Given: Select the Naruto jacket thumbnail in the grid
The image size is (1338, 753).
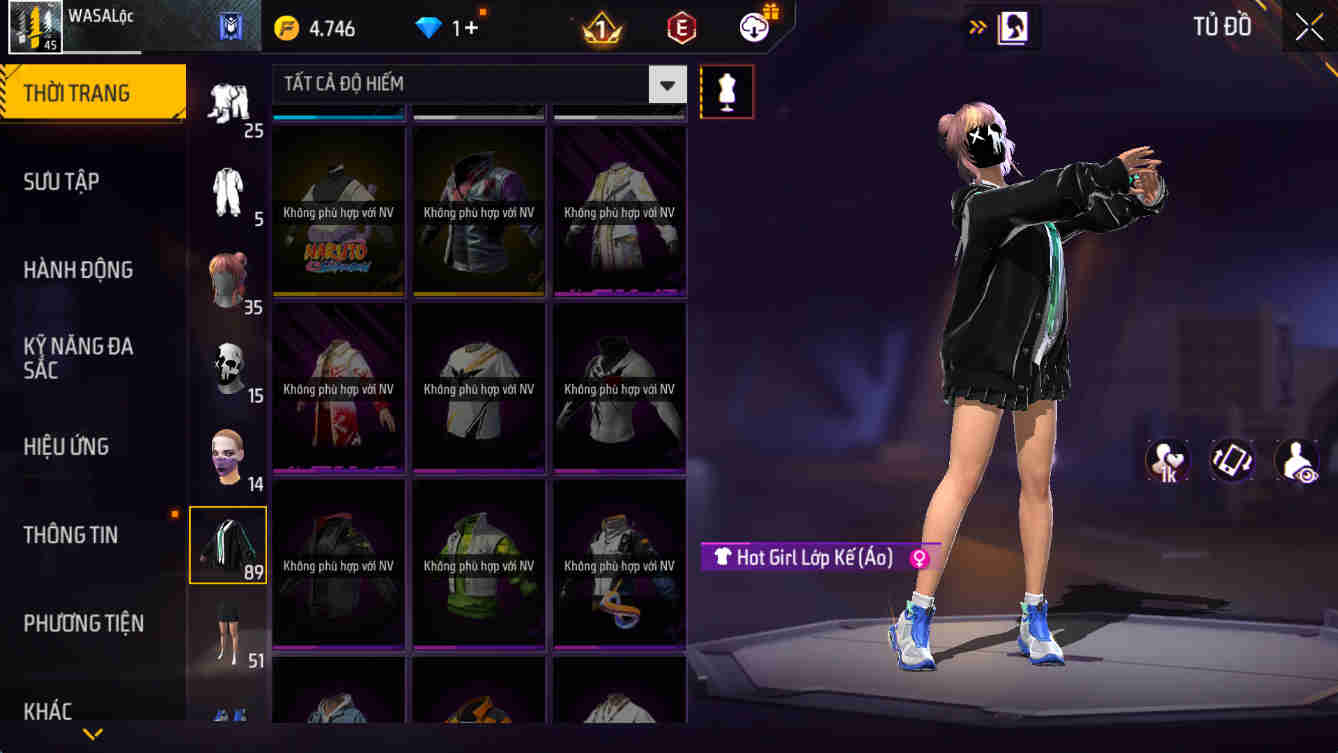Looking at the screenshot, I should coord(337,210).
